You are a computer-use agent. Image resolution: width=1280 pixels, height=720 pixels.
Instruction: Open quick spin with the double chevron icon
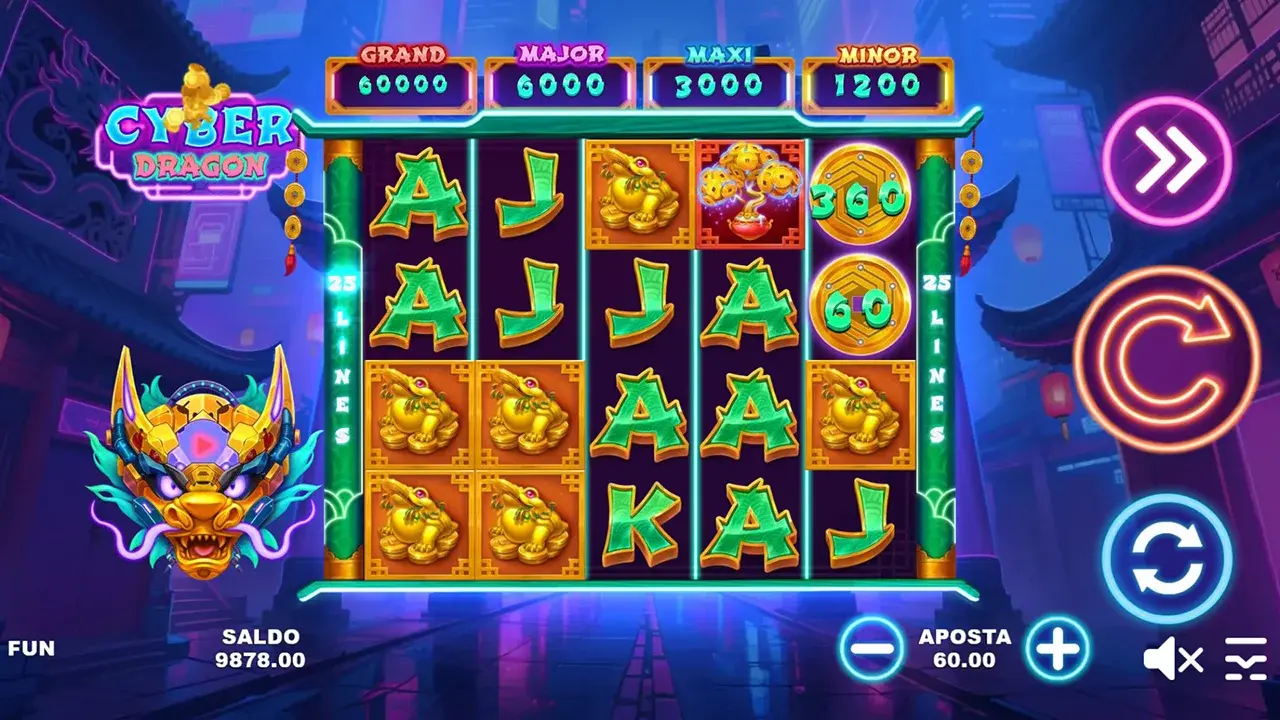(x=1165, y=160)
